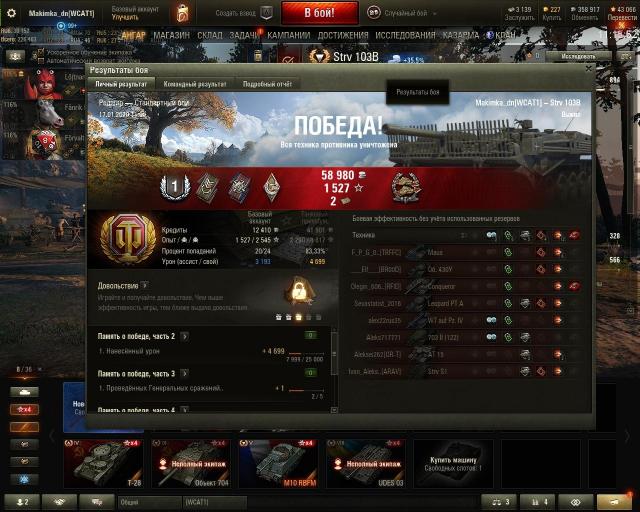The image size is (640, 512).
Task: Open the "Кампании" menu
Action: (x=288, y=34)
